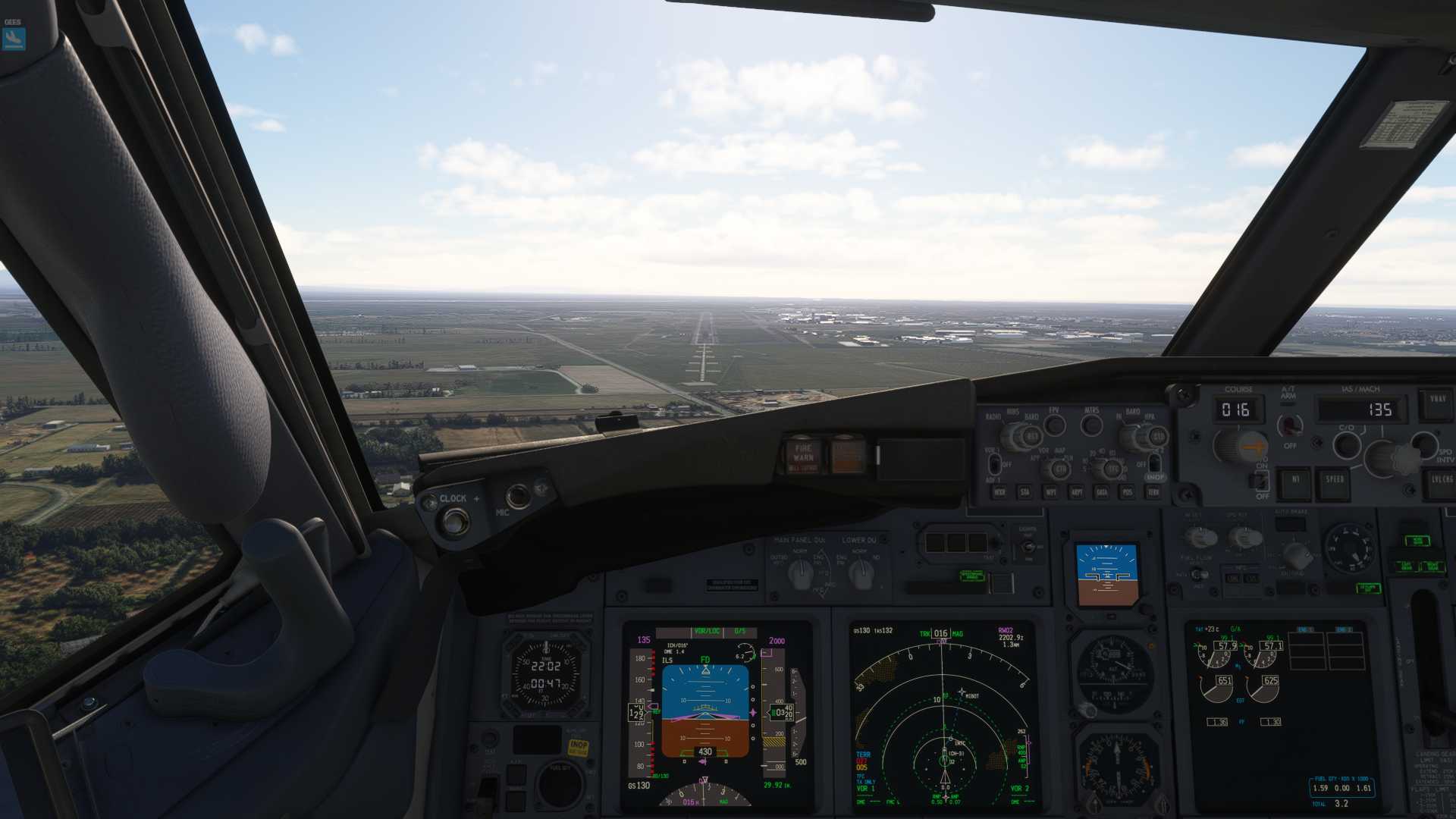Image resolution: width=1456 pixels, height=819 pixels.
Task: Click the FIRE WARN bell cutout light
Action: [x=803, y=455]
